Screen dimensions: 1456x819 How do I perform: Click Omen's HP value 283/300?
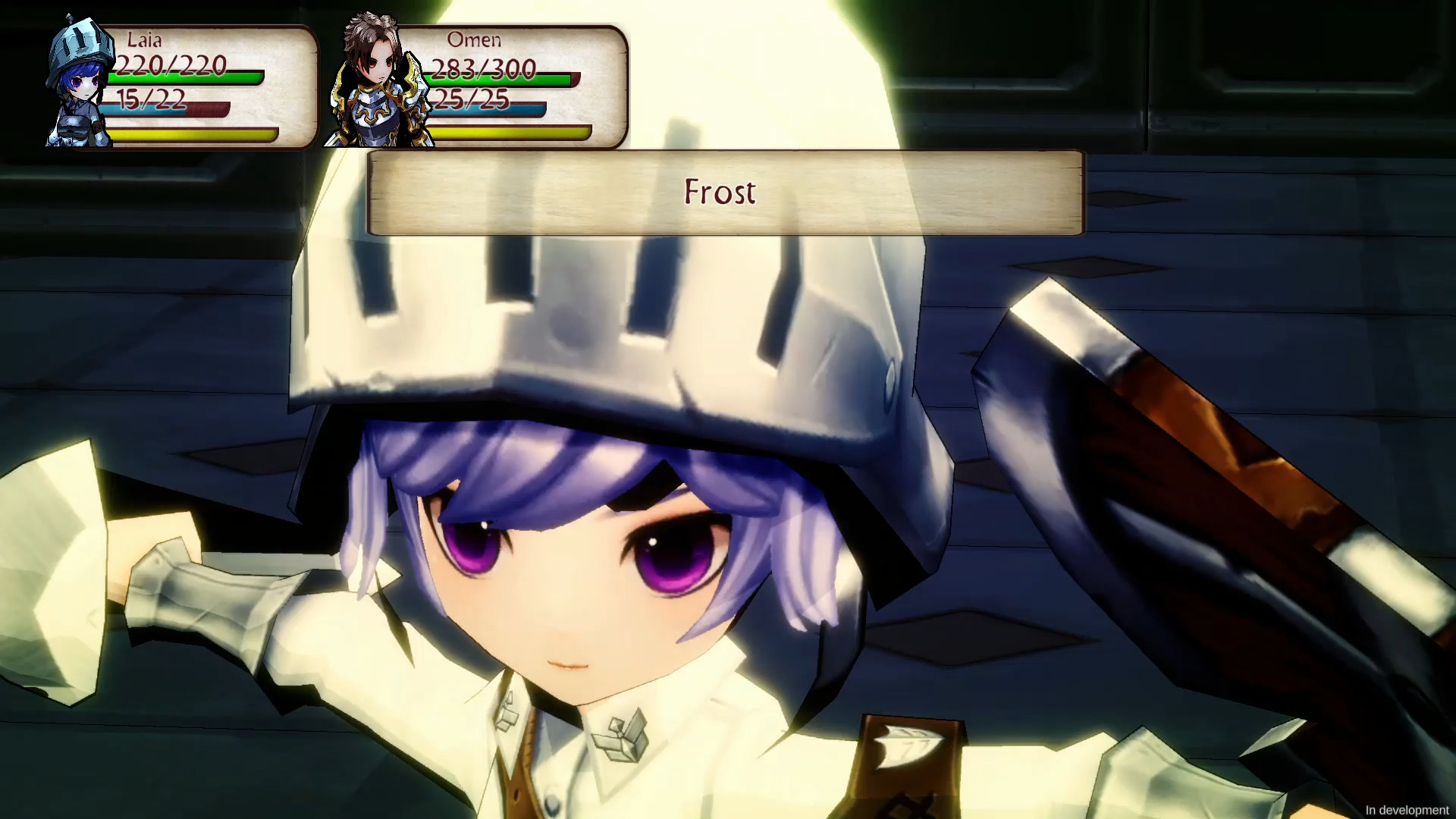tap(483, 68)
